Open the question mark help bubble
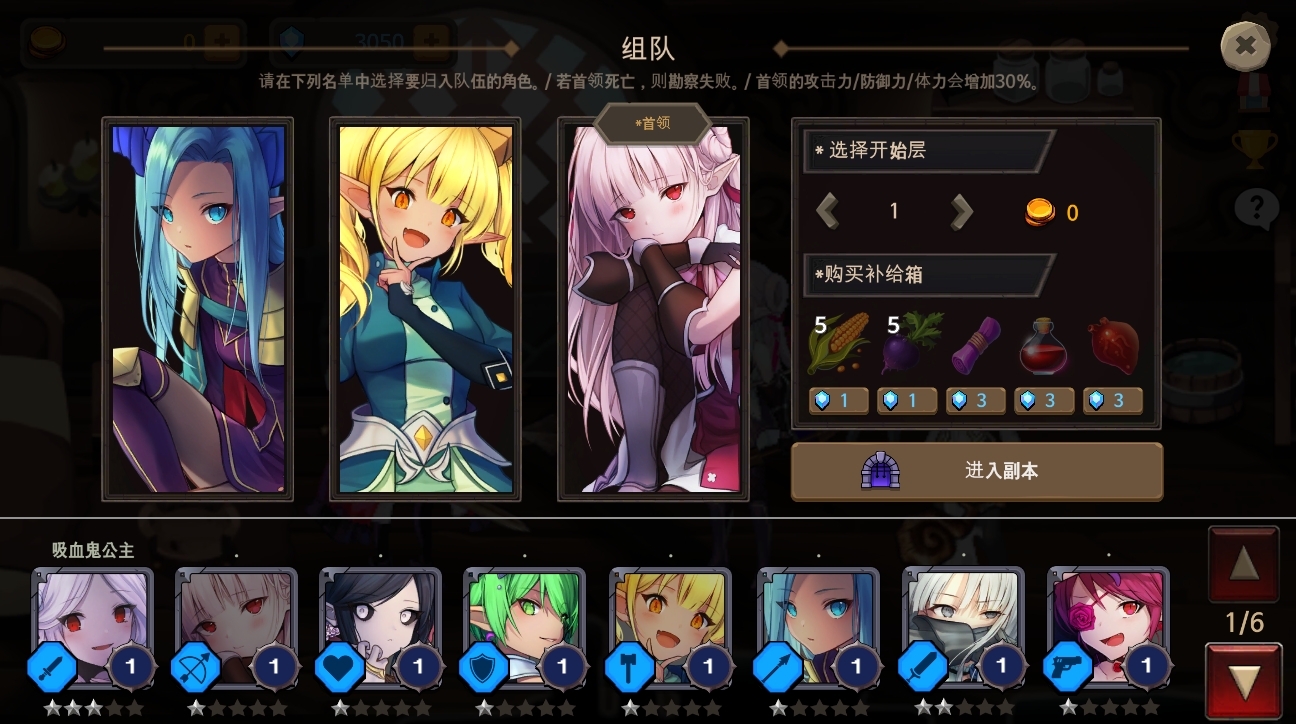Viewport: 1296px width, 724px height. coord(1256,208)
